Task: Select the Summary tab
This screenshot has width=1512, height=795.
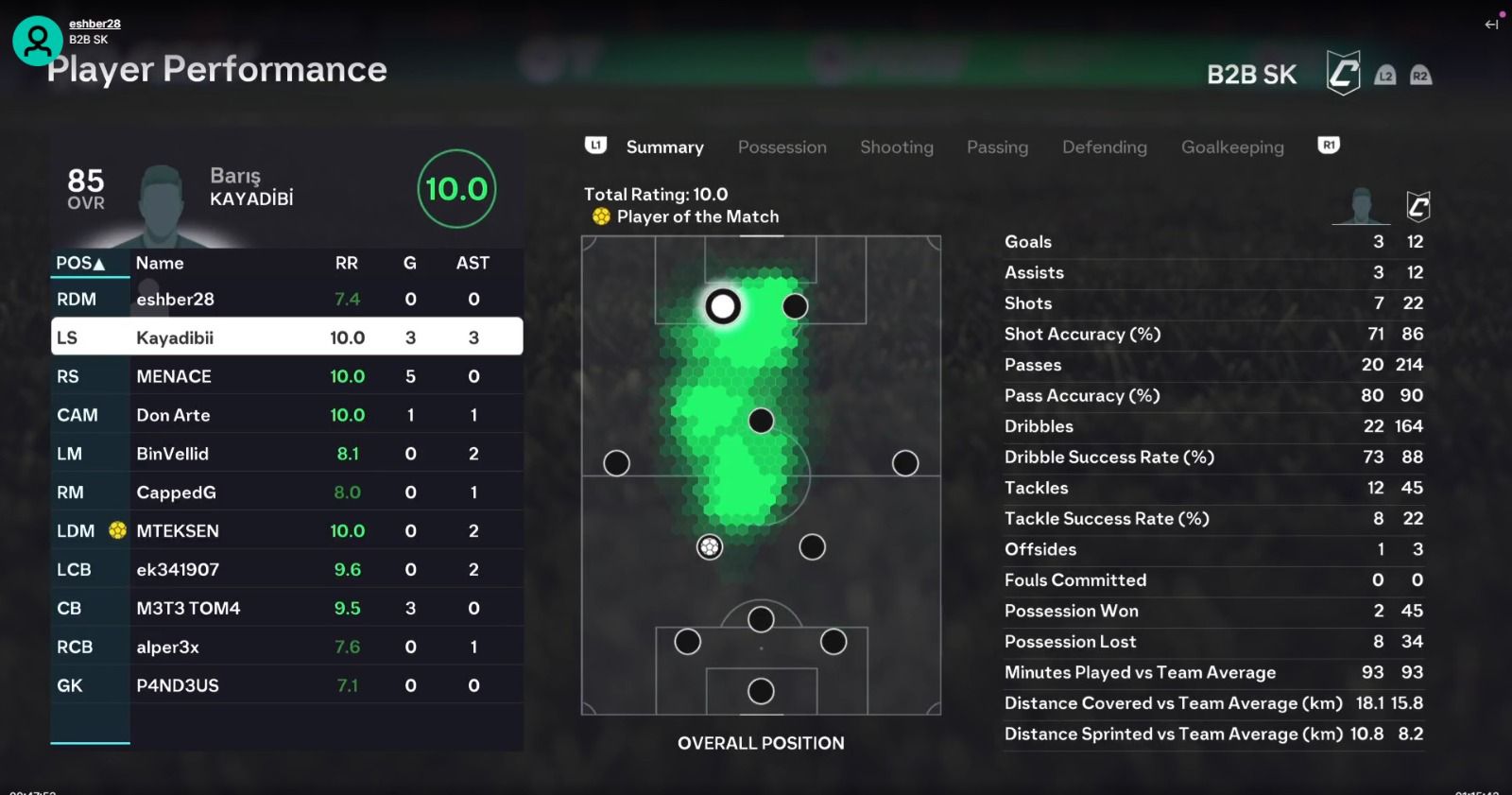Action: (664, 147)
